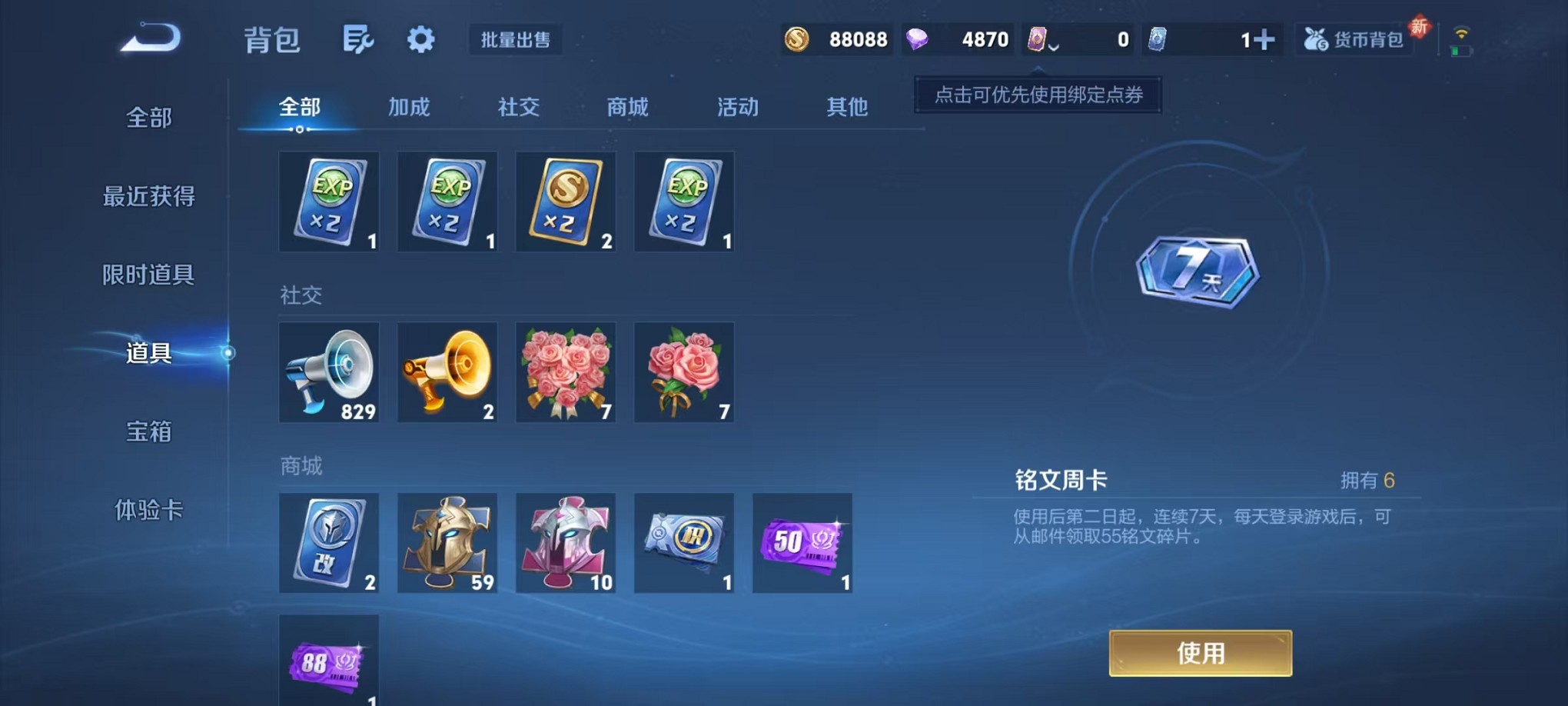The image size is (1568, 706).
Task: Select the silver loudspeaker announcement item
Action: 329,372
